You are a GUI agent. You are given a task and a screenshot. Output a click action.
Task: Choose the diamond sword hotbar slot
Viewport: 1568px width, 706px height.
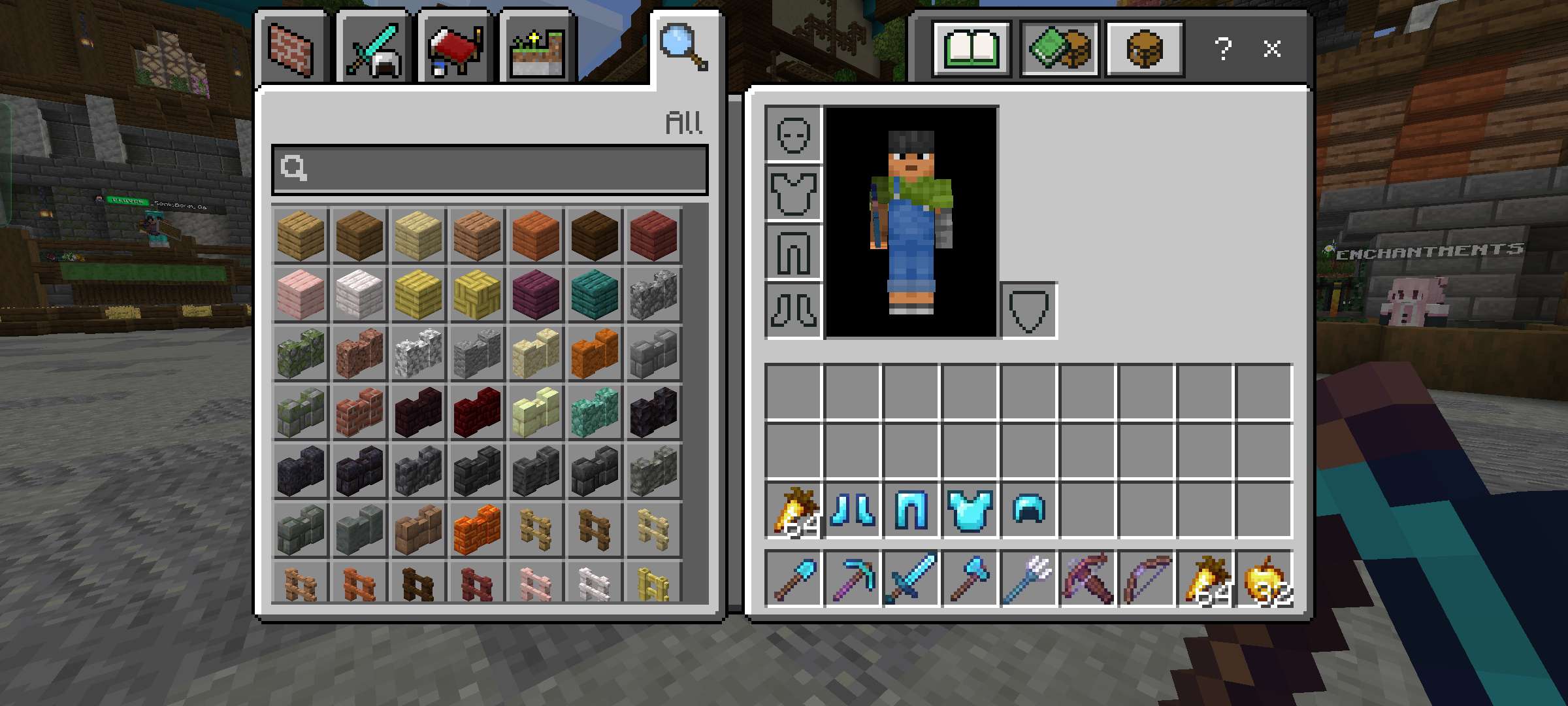pyautogui.click(x=911, y=579)
